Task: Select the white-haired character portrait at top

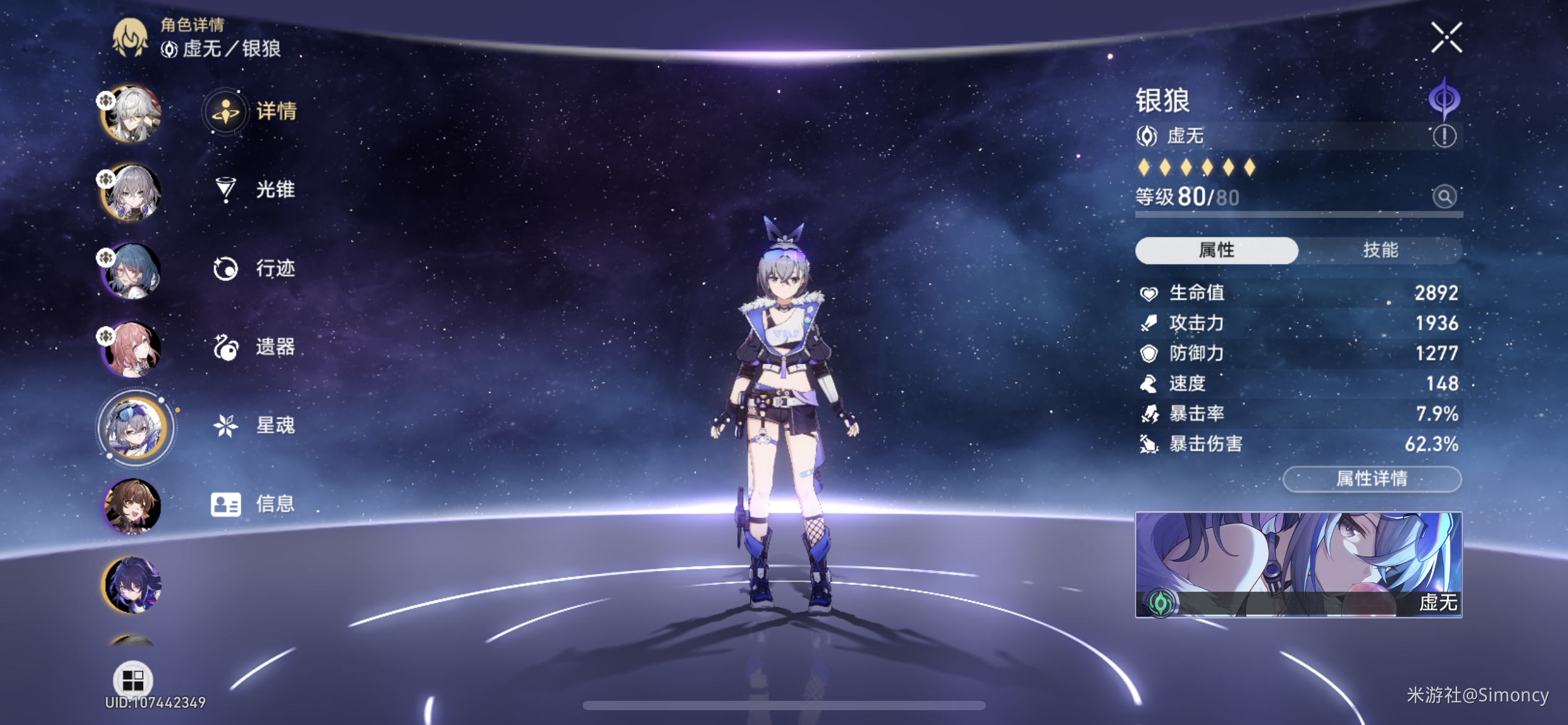Action: 132,114
